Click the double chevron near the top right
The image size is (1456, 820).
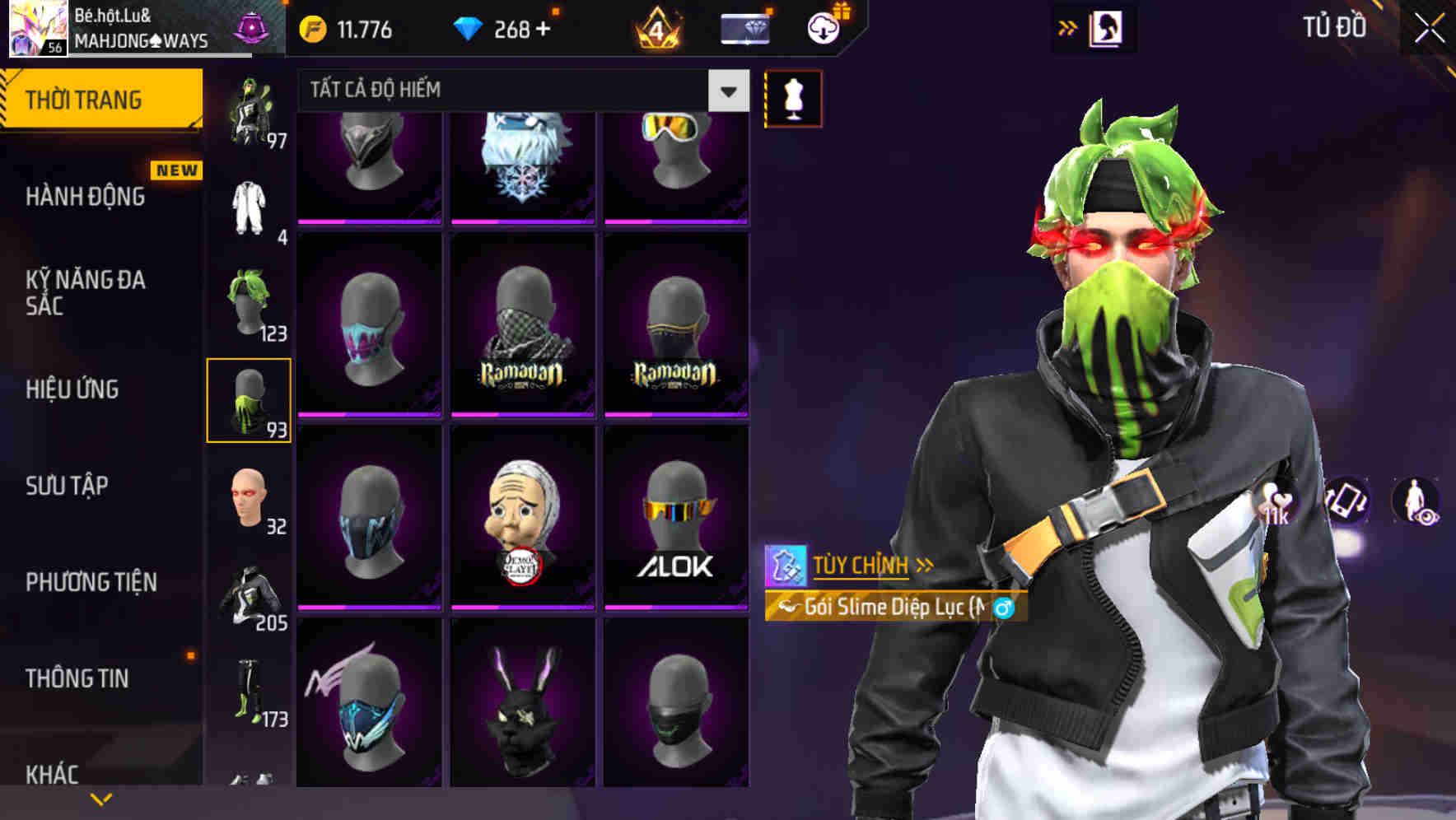coord(1066,26)
